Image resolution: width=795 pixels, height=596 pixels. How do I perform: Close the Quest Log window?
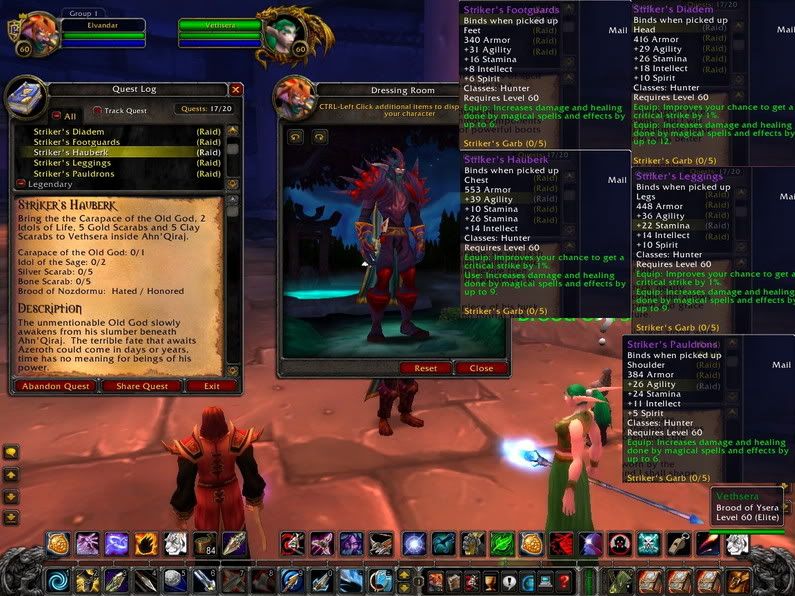[x=236, y=89]
